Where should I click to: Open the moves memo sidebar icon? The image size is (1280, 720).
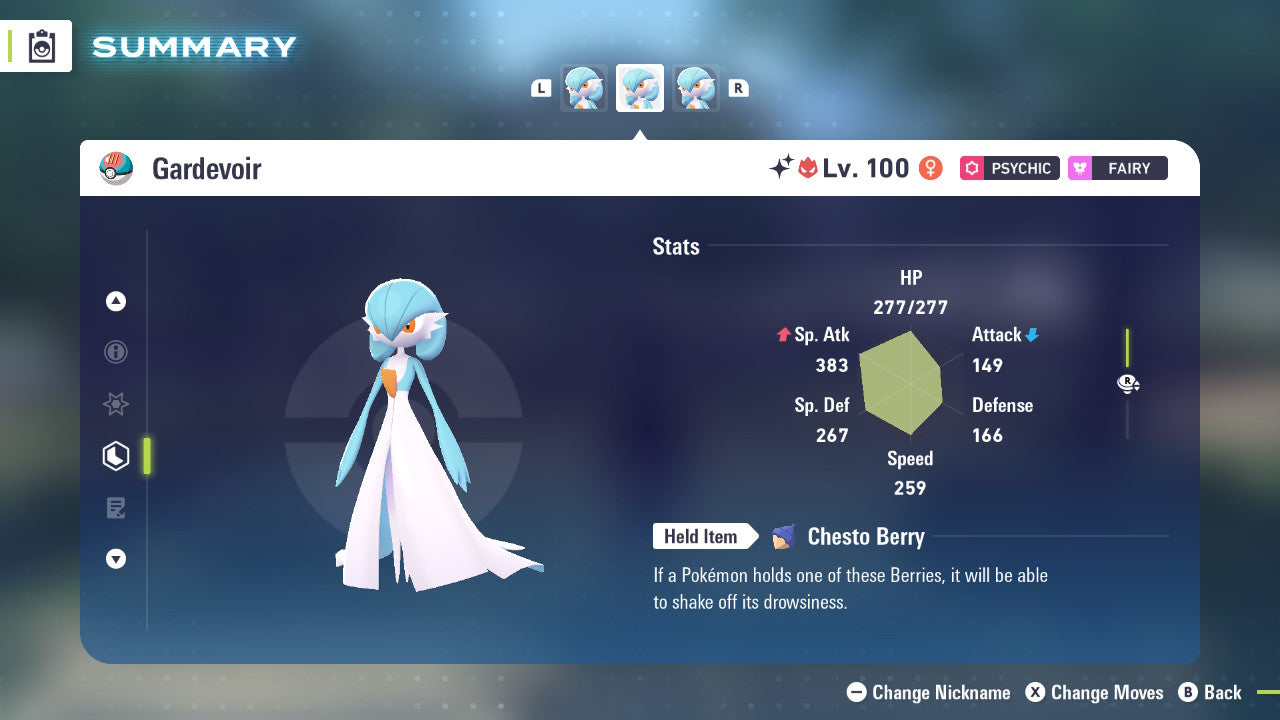(x=115, y=508)
